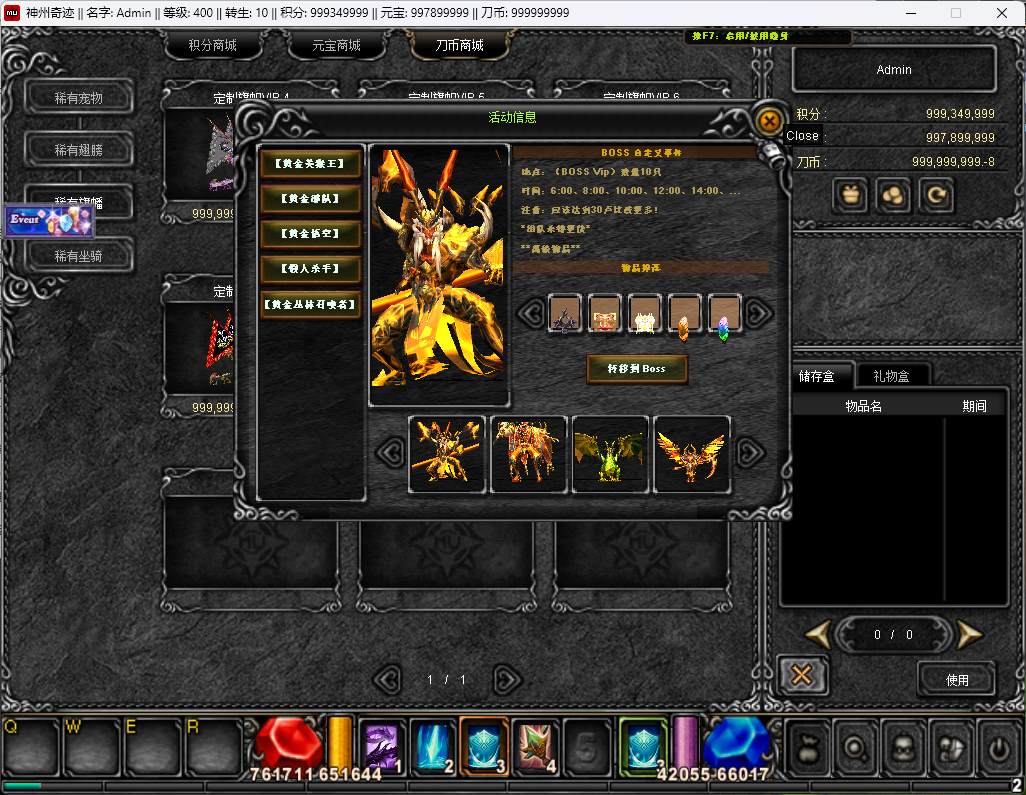Pick the green dragon boss thumbnail
The height and width of the screenshot is (795, 1026).
[610, 455]
